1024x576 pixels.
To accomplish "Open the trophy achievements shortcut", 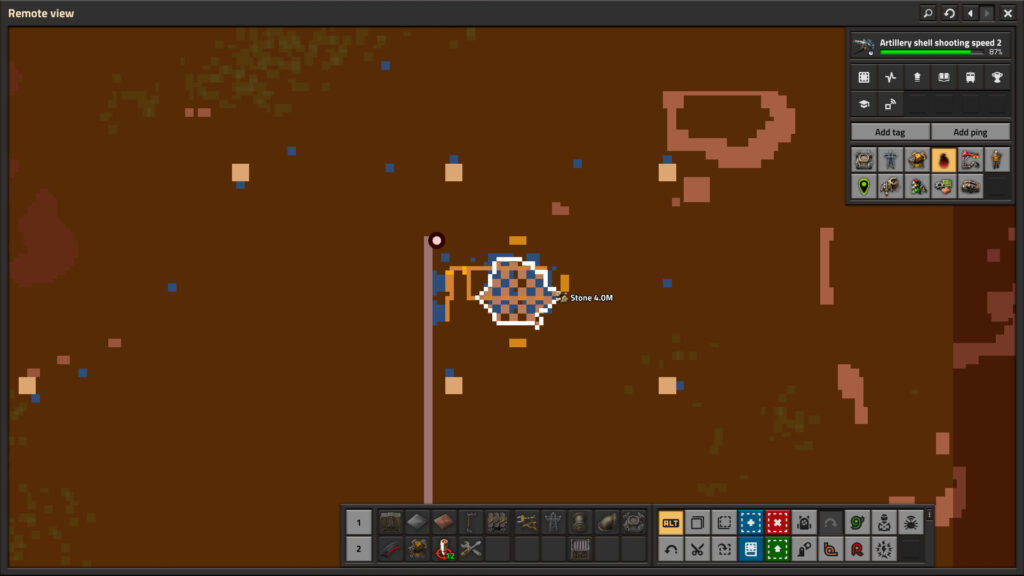I will (x=996, y=77).
